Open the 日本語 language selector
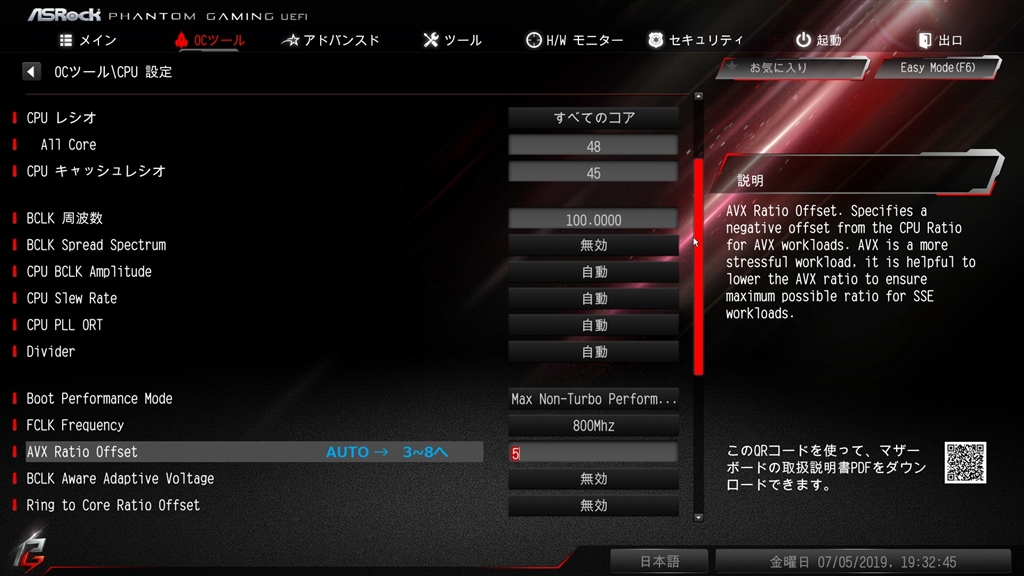This screenshot has width=1024, height=576. point(659,562)
